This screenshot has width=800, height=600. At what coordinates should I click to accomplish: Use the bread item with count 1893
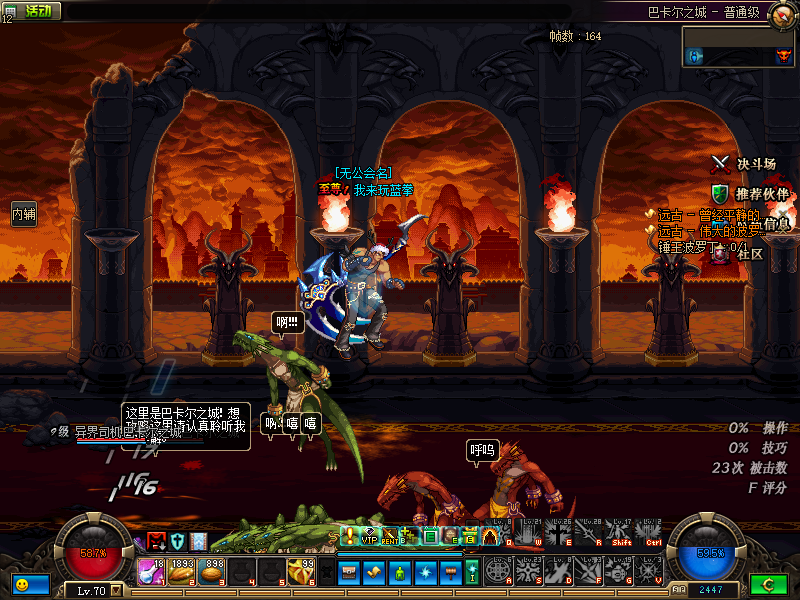[x=183, y=571]
